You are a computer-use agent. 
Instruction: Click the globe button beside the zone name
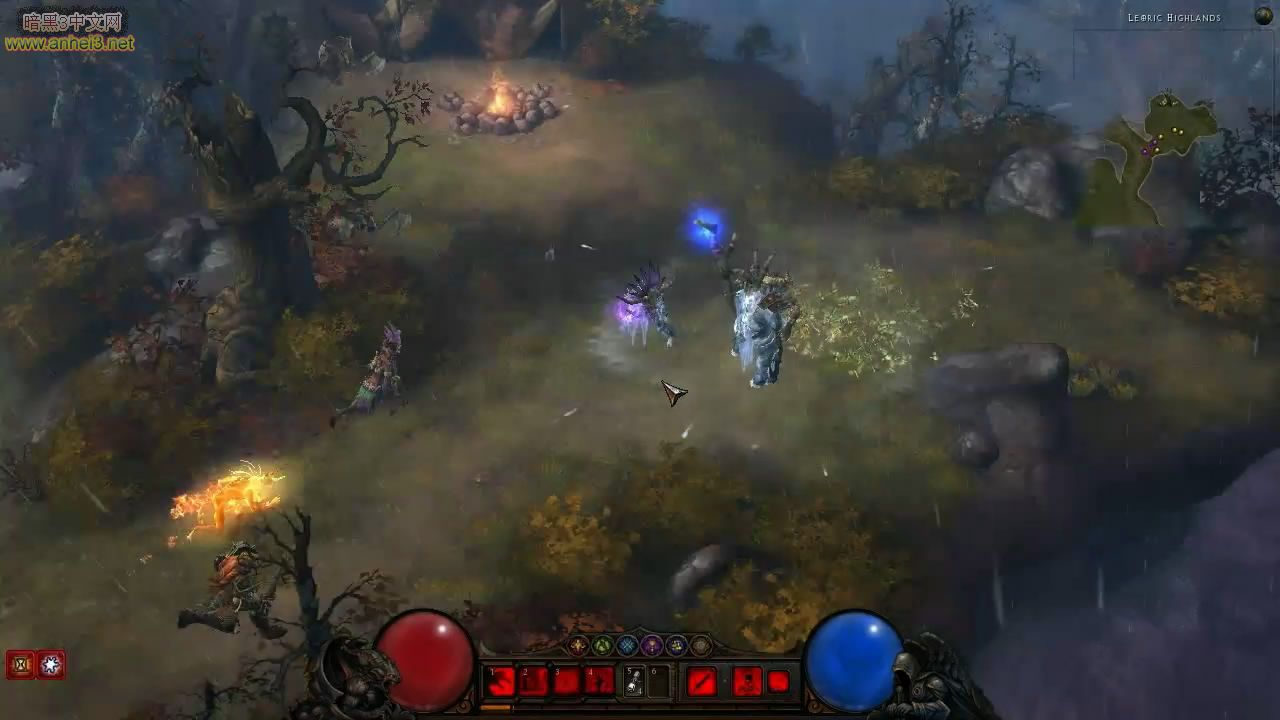[x=1264, y=16]
